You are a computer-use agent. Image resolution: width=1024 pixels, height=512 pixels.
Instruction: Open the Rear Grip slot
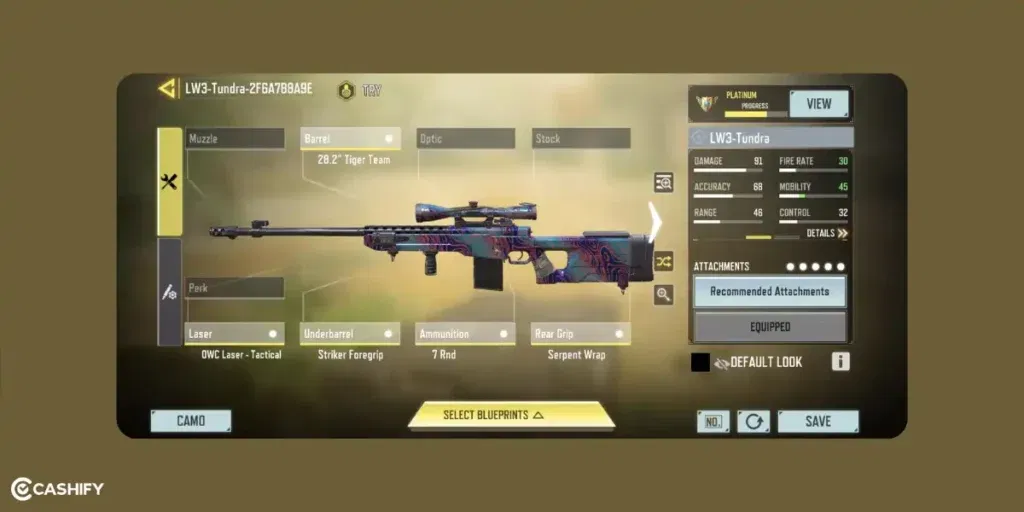click(x=581, y=334)
